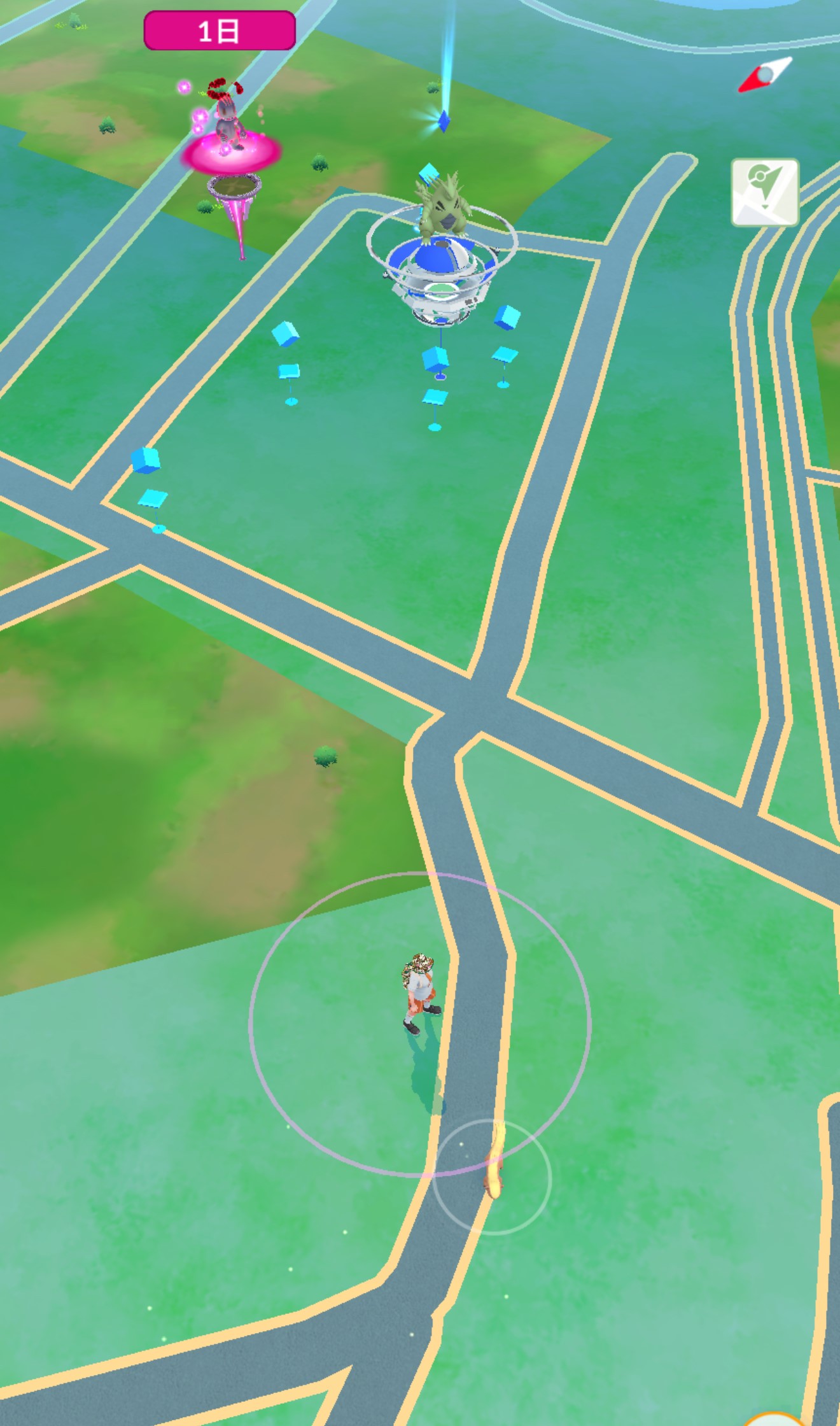This screenshot has height=1426, width=840.
Task: Tap the red compass icon
Action: click(765, 75)
